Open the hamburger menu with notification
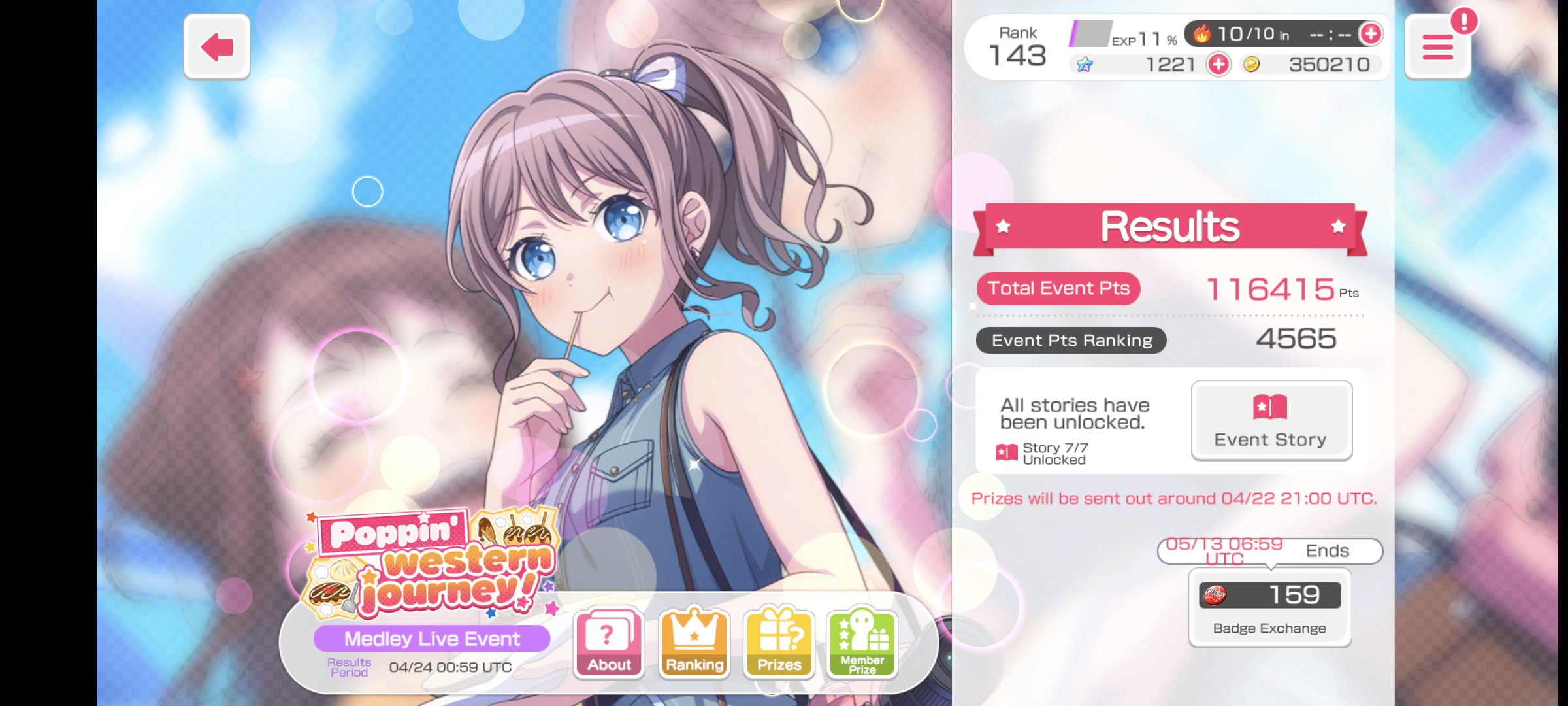This screenshot has width=1568, height=706. [1437, 47]
